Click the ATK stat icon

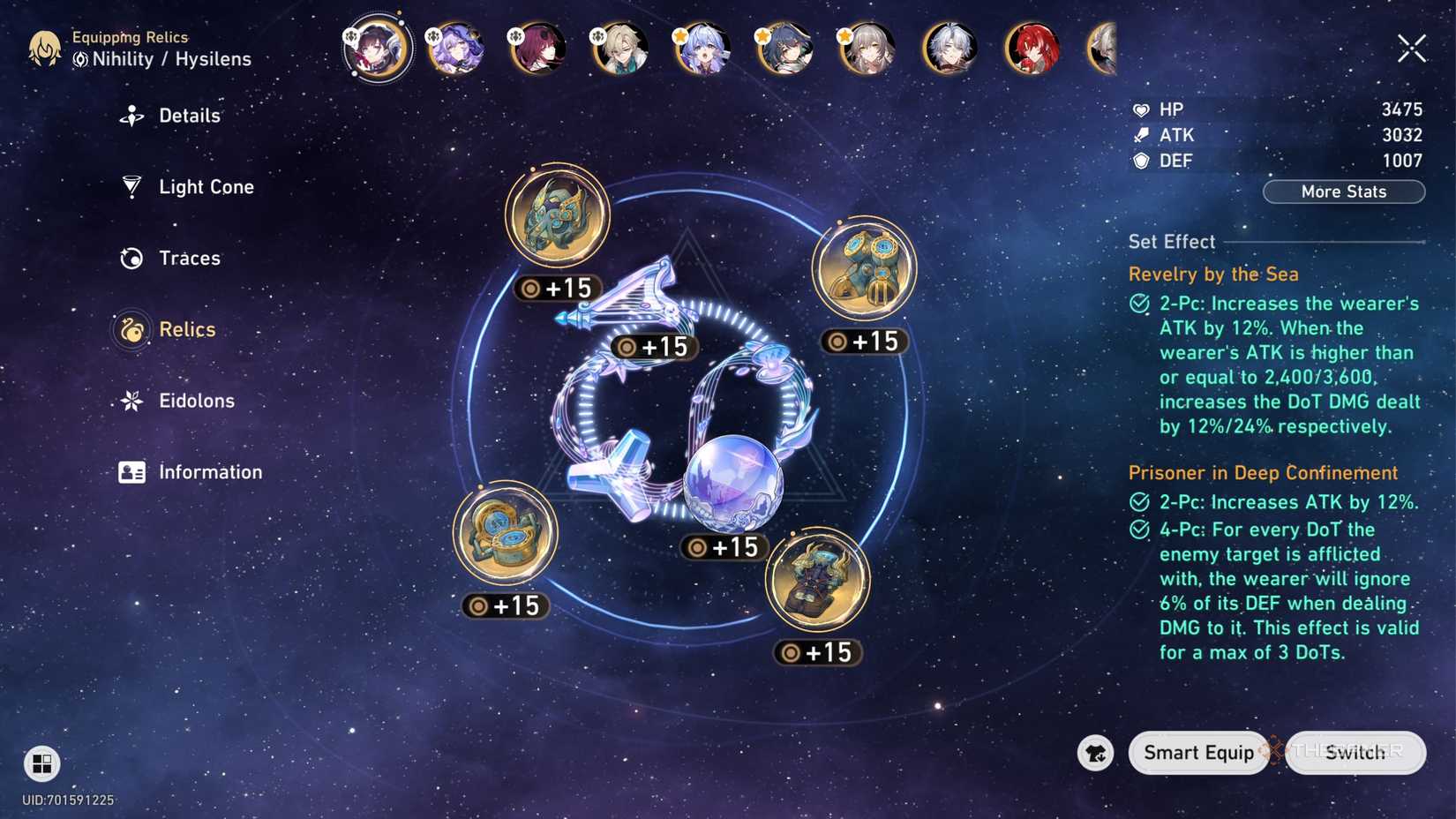pos(1142,135)
